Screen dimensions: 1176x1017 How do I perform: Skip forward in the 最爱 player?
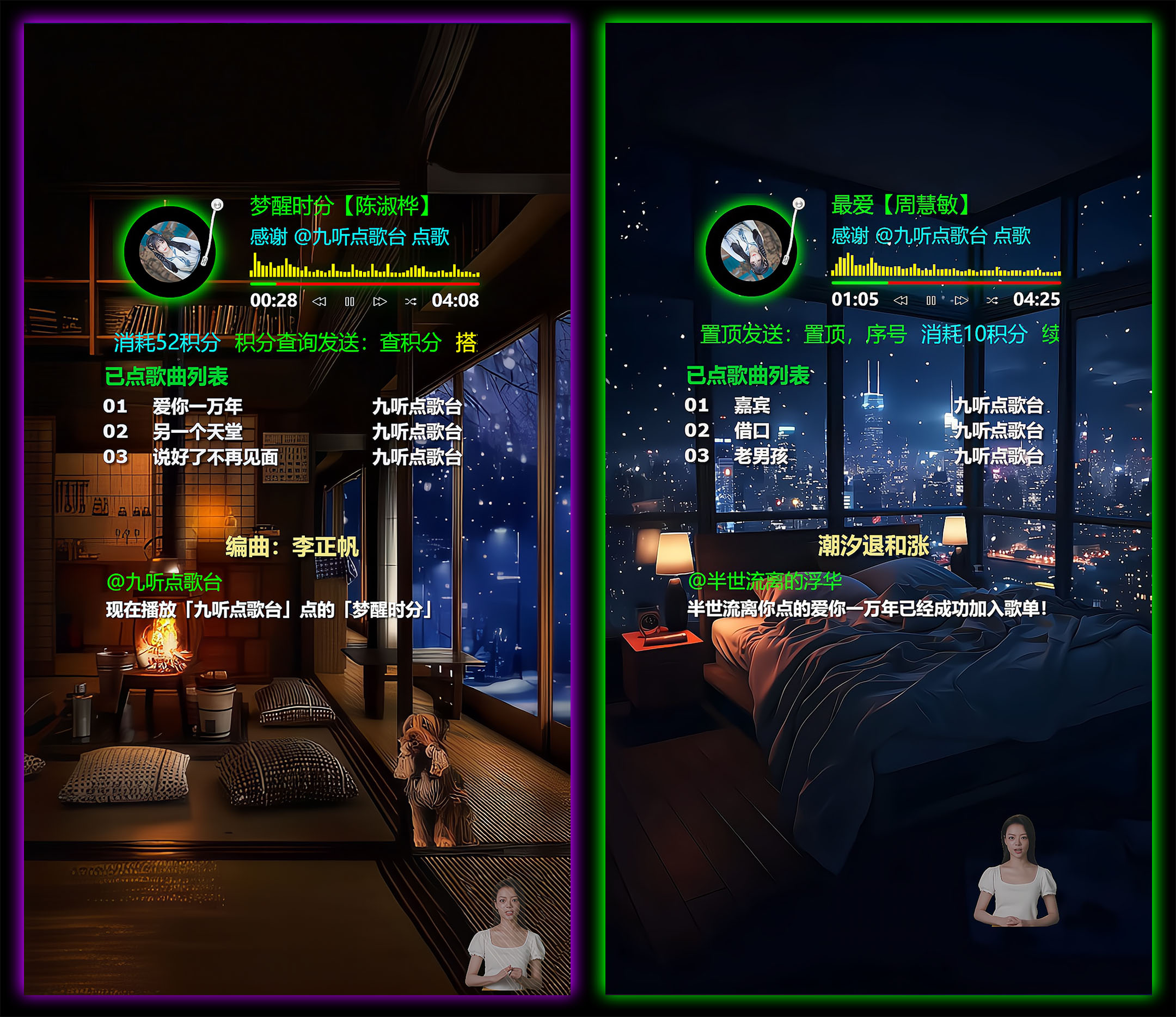coord(961,300)
